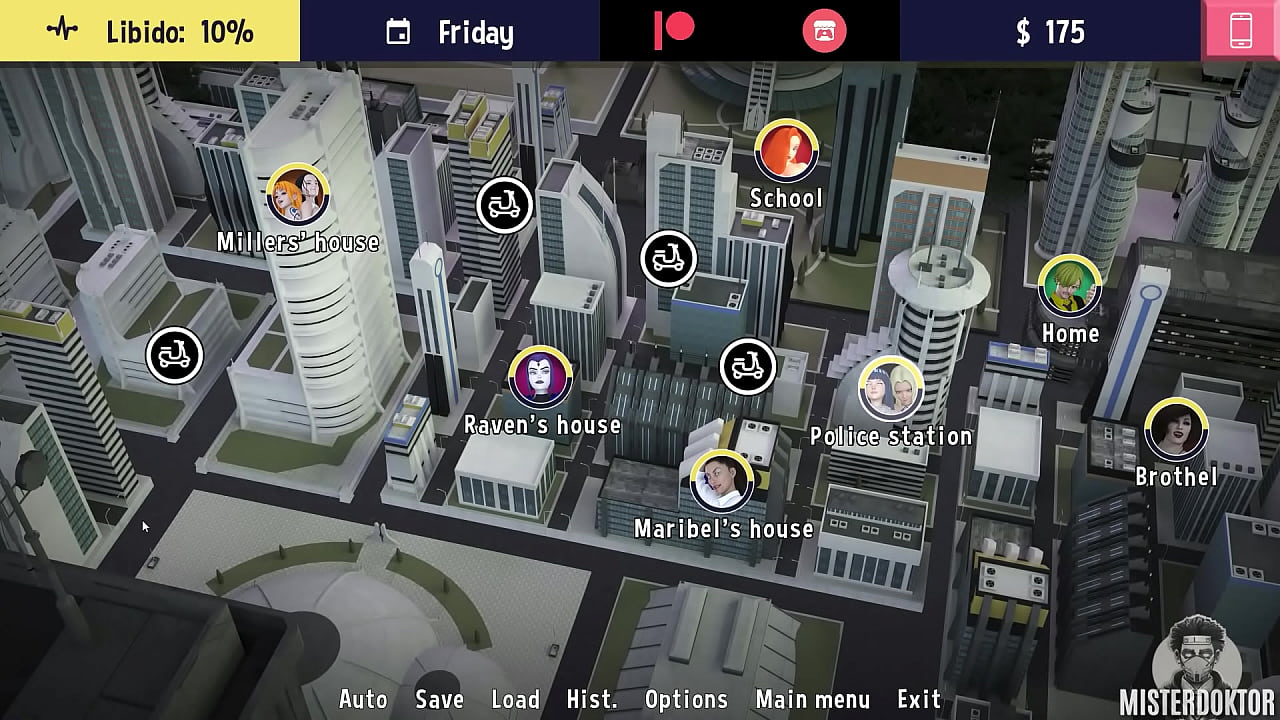
Task: Visit Raven's house
Action: point(541,378)
